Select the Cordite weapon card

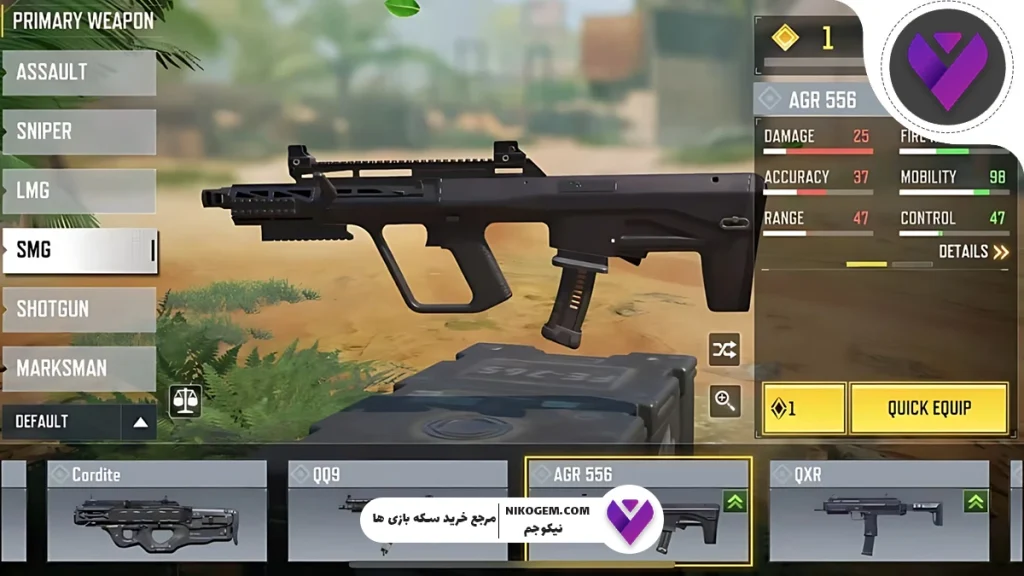point(157,511)
